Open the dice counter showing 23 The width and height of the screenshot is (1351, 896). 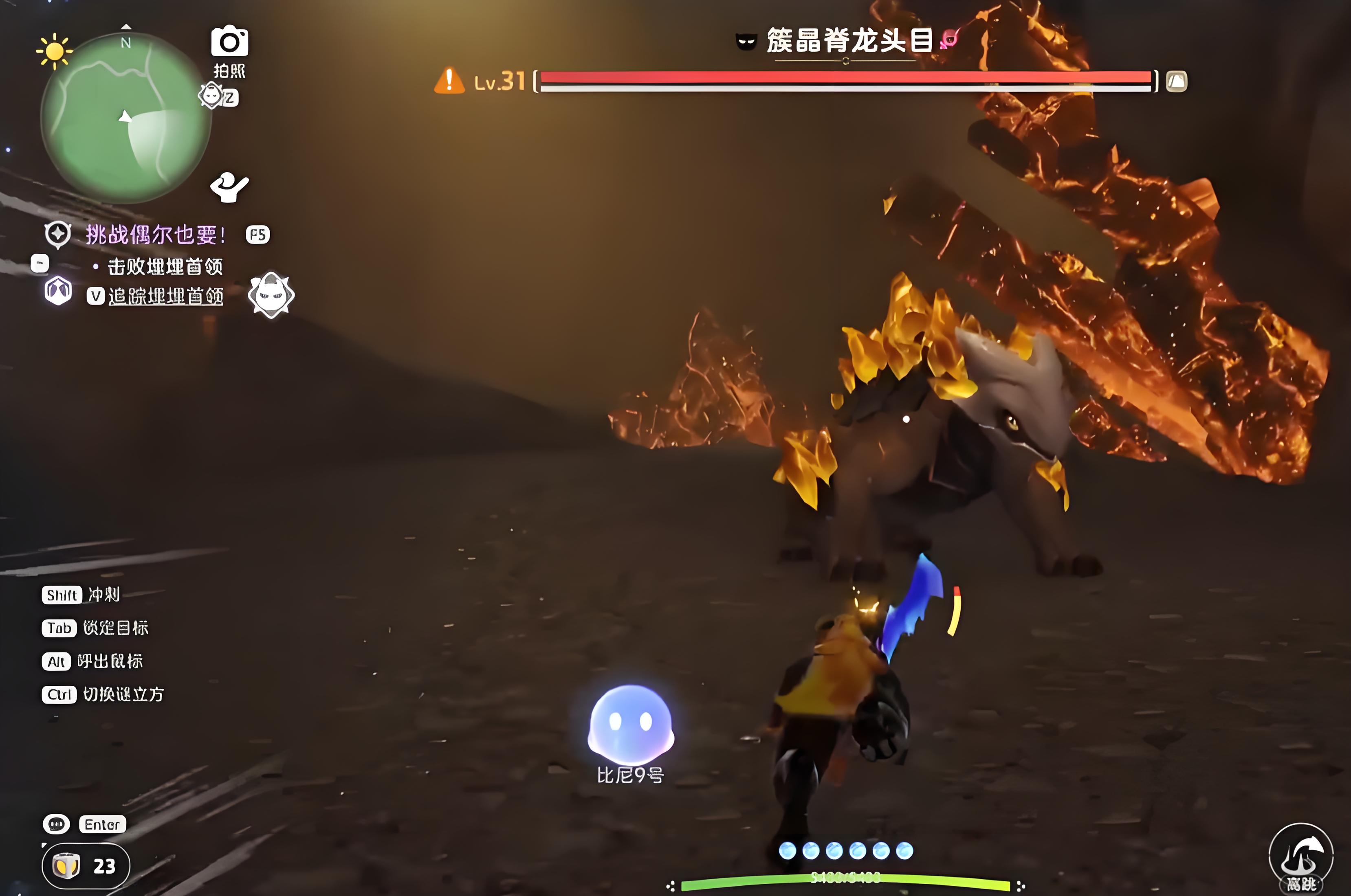point(86,866)
